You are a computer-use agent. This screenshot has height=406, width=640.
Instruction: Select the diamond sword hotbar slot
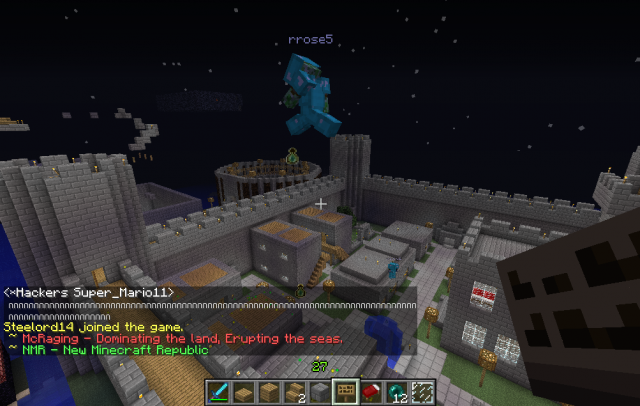[219, 392]
